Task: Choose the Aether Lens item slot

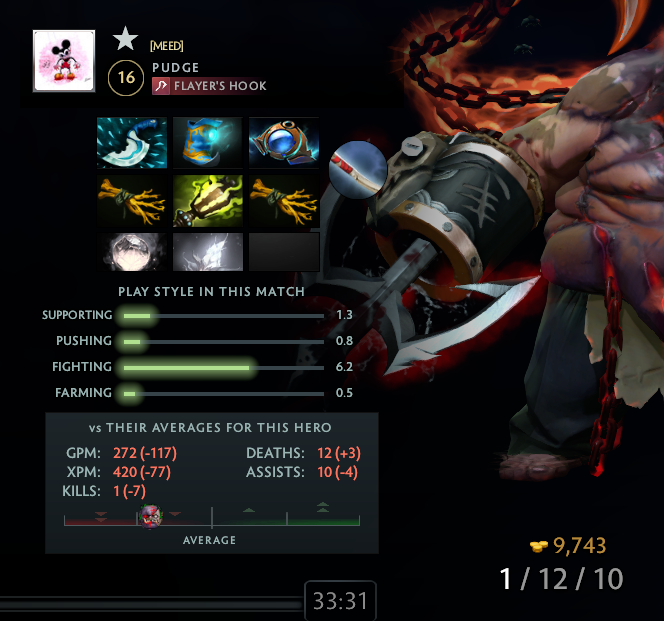Action: point(284,142)
